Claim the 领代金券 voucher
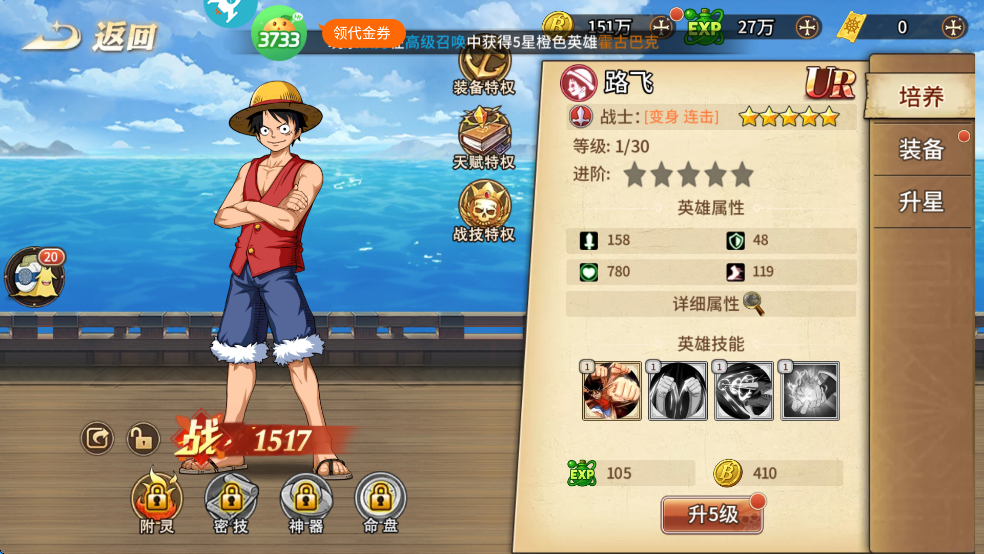Screen dimensions: 984x554 click(x=362, y=33)
